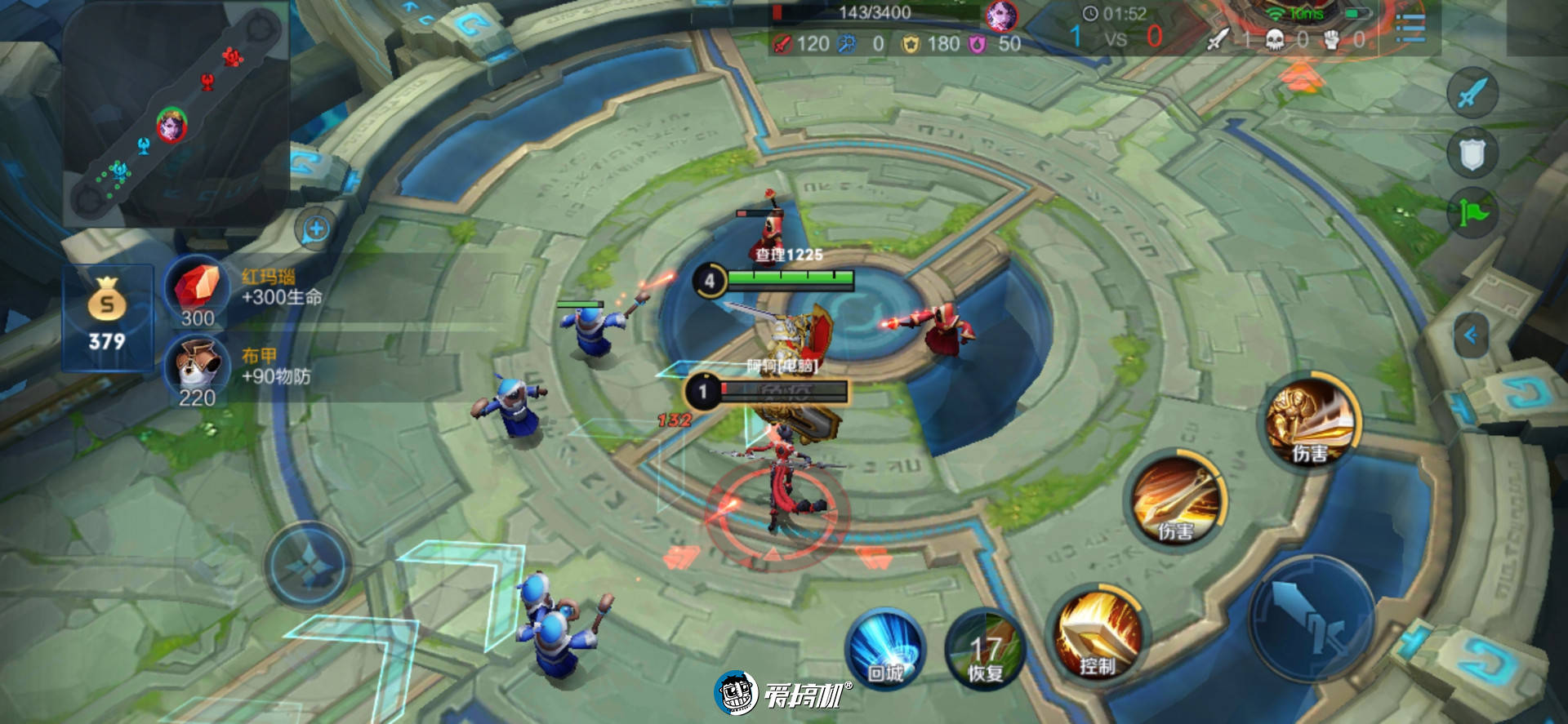Tap the basic attack sword button
Screen dimensions: 1568x724
click(x=1312, y=618)
